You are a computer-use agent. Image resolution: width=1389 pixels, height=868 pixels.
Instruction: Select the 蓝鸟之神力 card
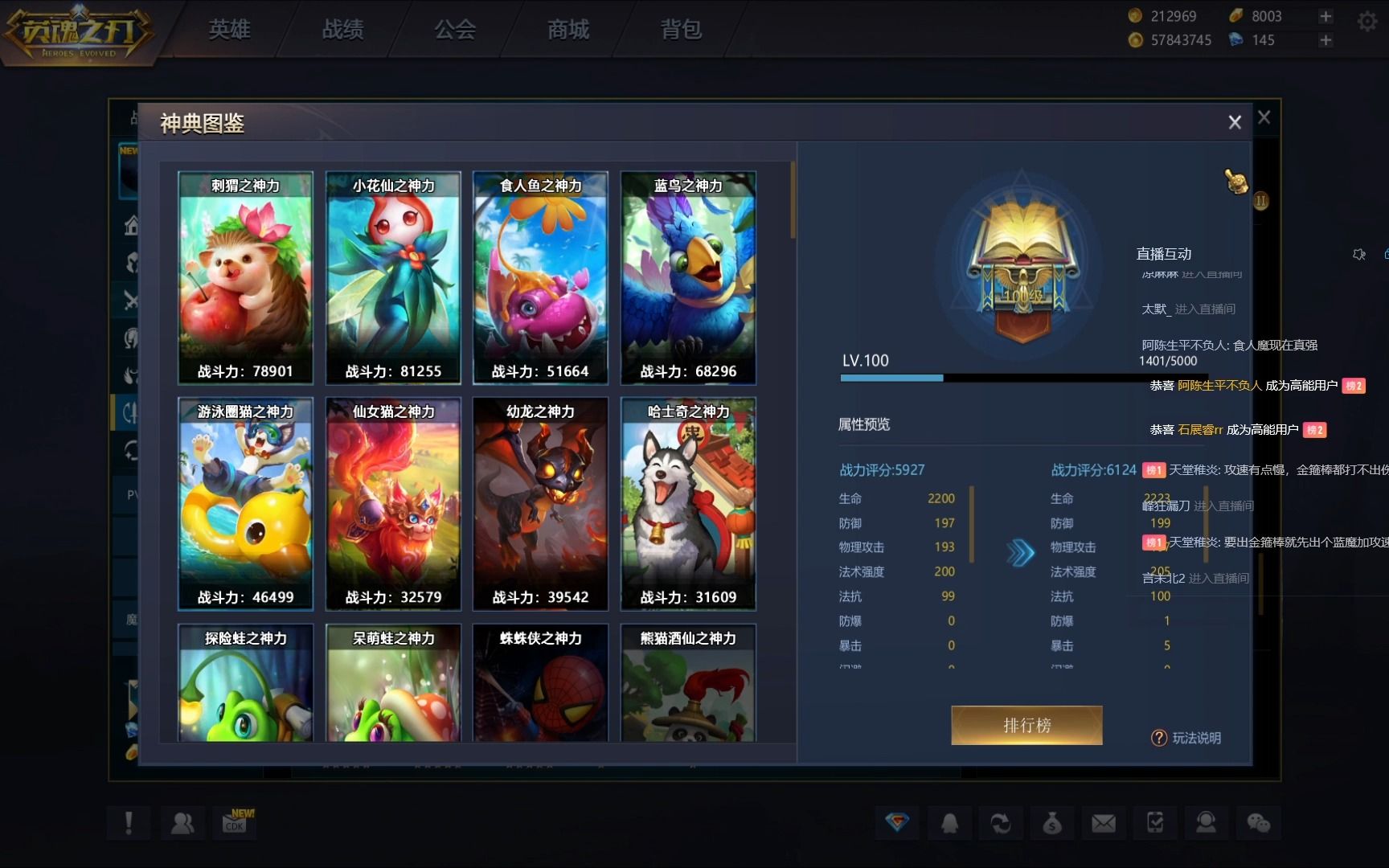(688, 277)
